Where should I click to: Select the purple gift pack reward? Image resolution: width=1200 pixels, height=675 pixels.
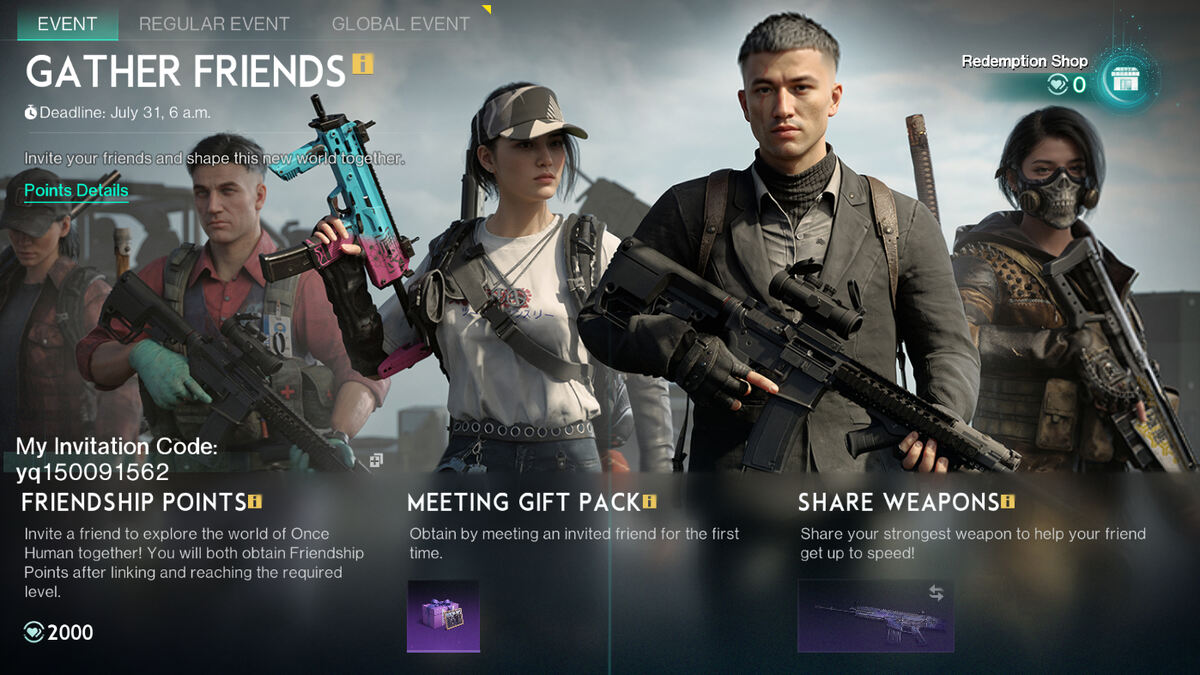tap(443, 615)
